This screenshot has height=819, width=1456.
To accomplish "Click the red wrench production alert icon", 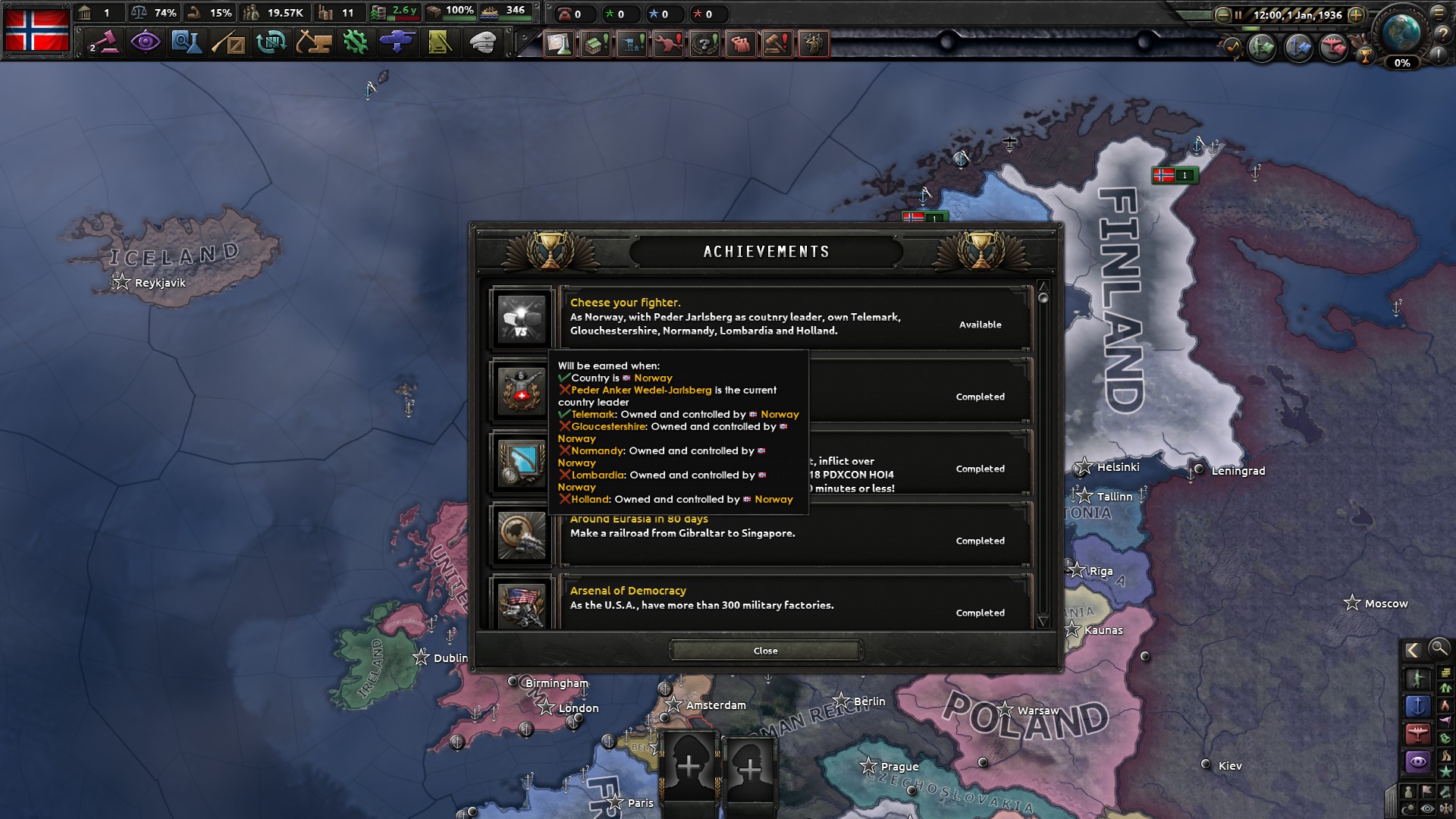I will coord(668,44).
